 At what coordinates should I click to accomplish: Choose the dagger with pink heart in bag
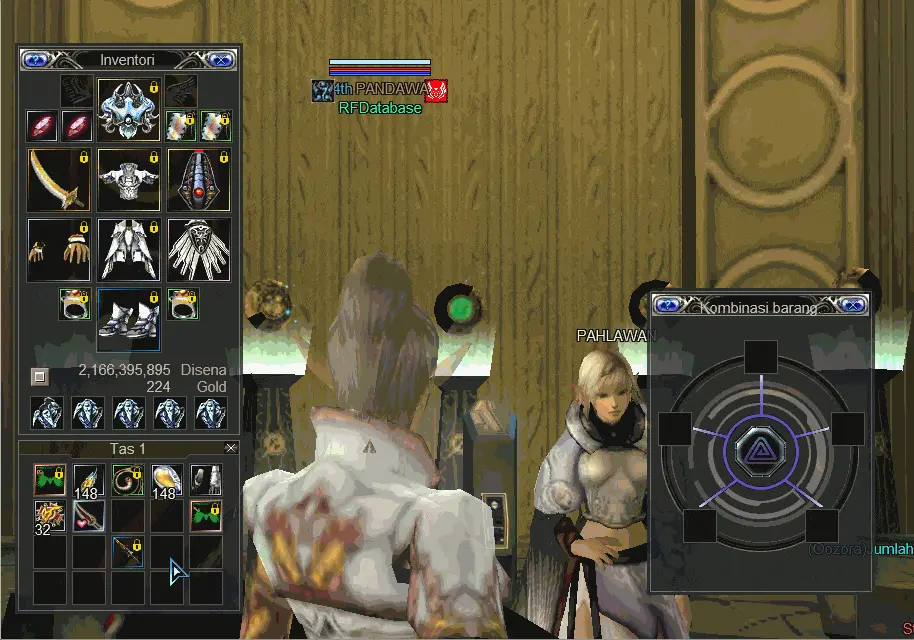(88, 517)
